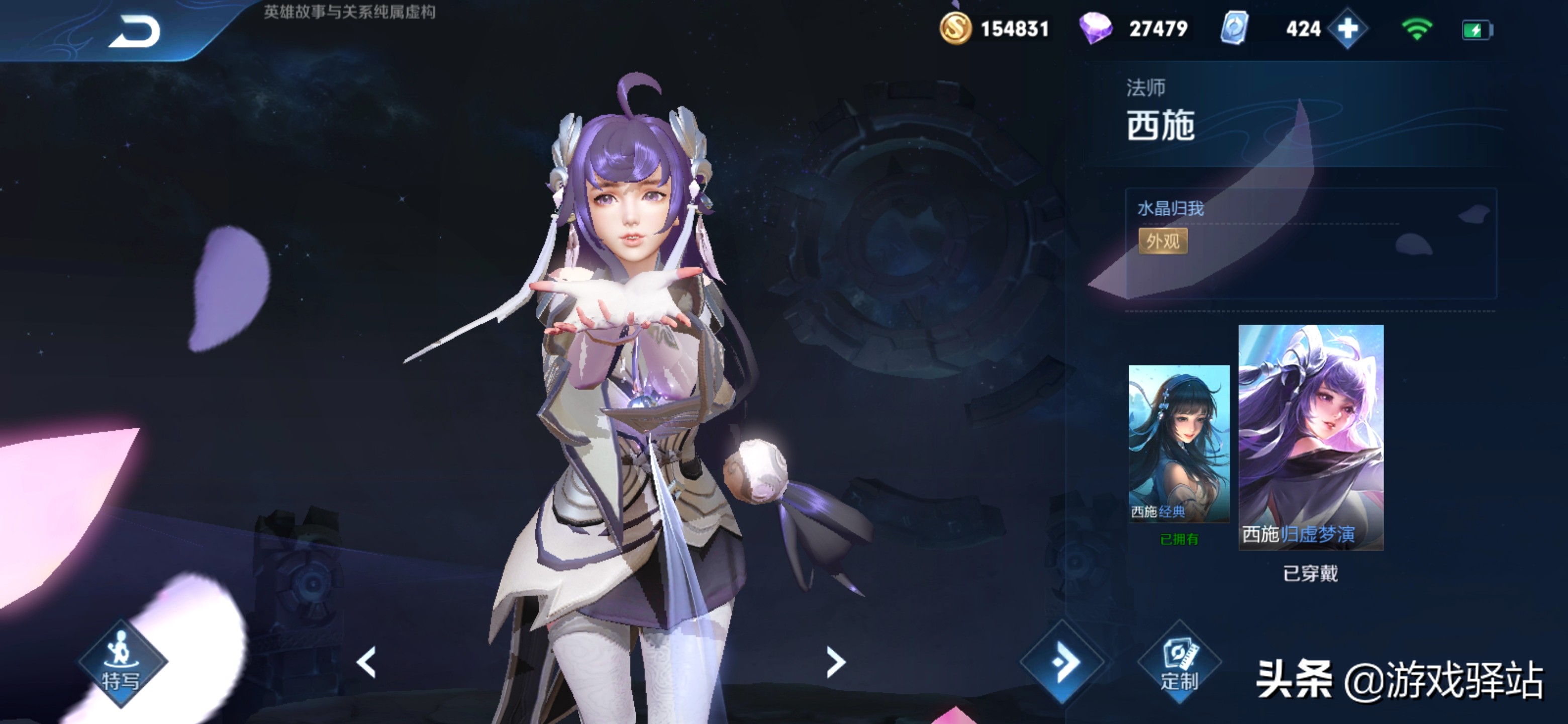Tap the purple diamond currency icon
The image size is (1568, 724).
click(x=1095, y=29)
